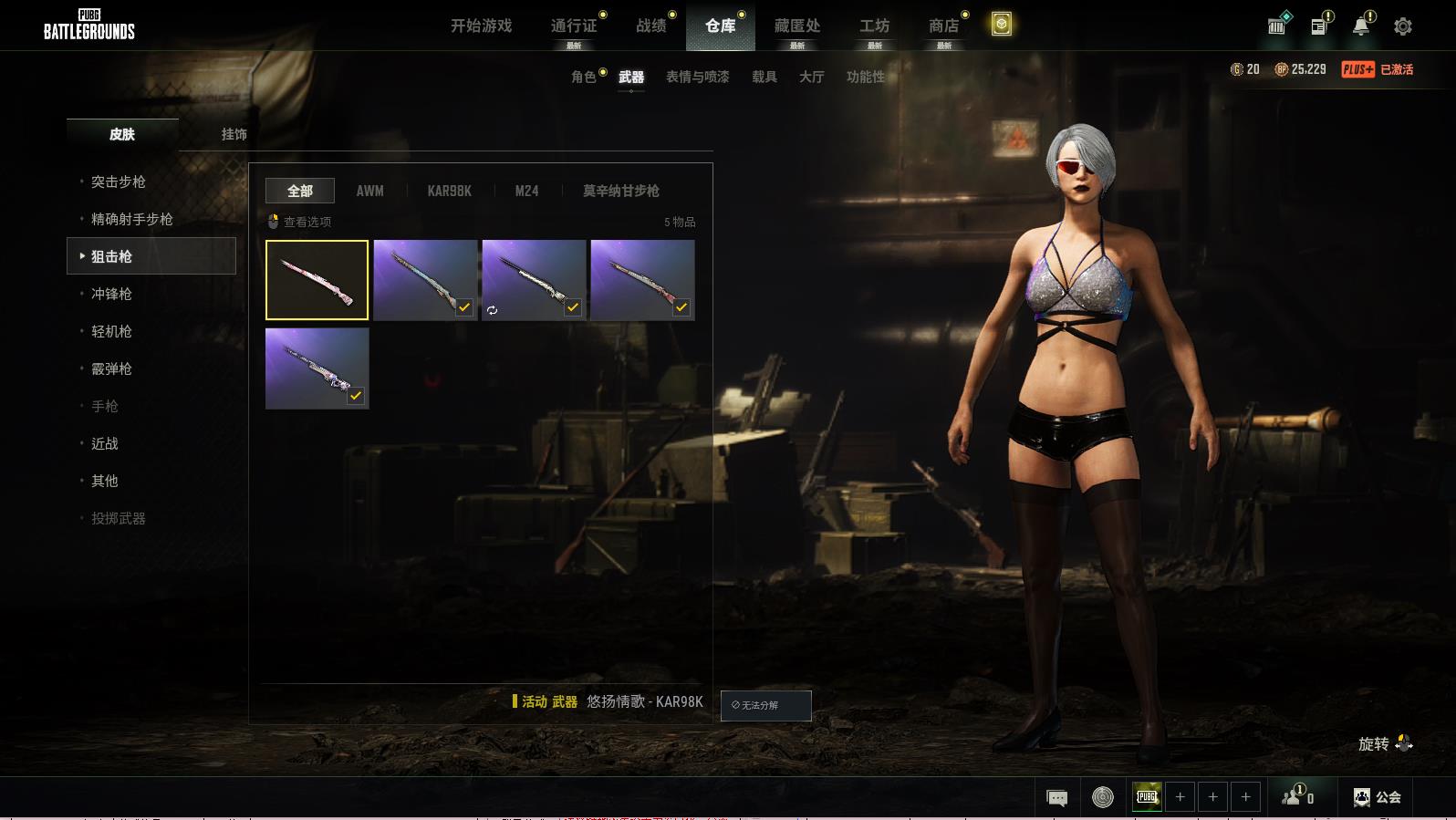Filter skins by AWM
This screenshot has width=1456, height=820.
click(x=369, y=191)
